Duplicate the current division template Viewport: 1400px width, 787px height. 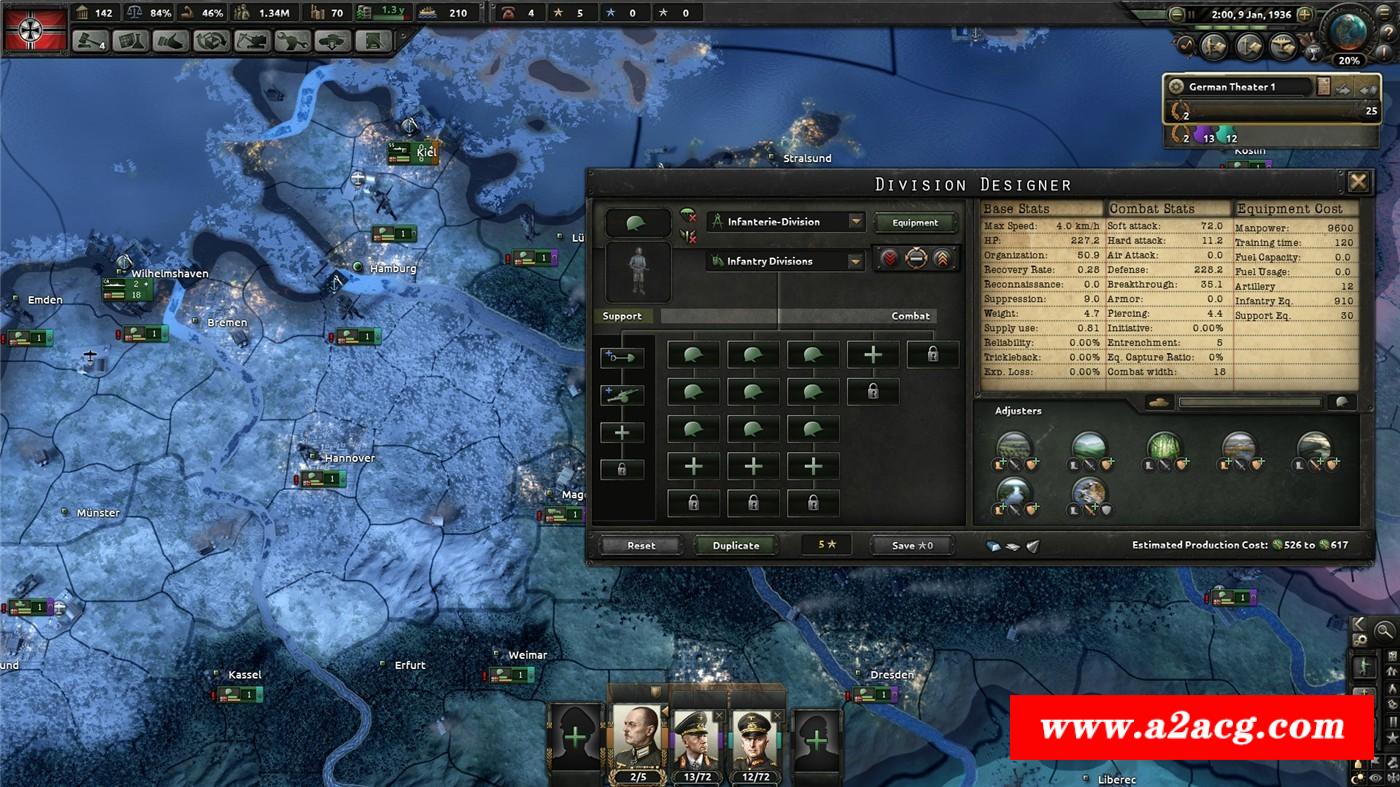click(x=736, y=545)
